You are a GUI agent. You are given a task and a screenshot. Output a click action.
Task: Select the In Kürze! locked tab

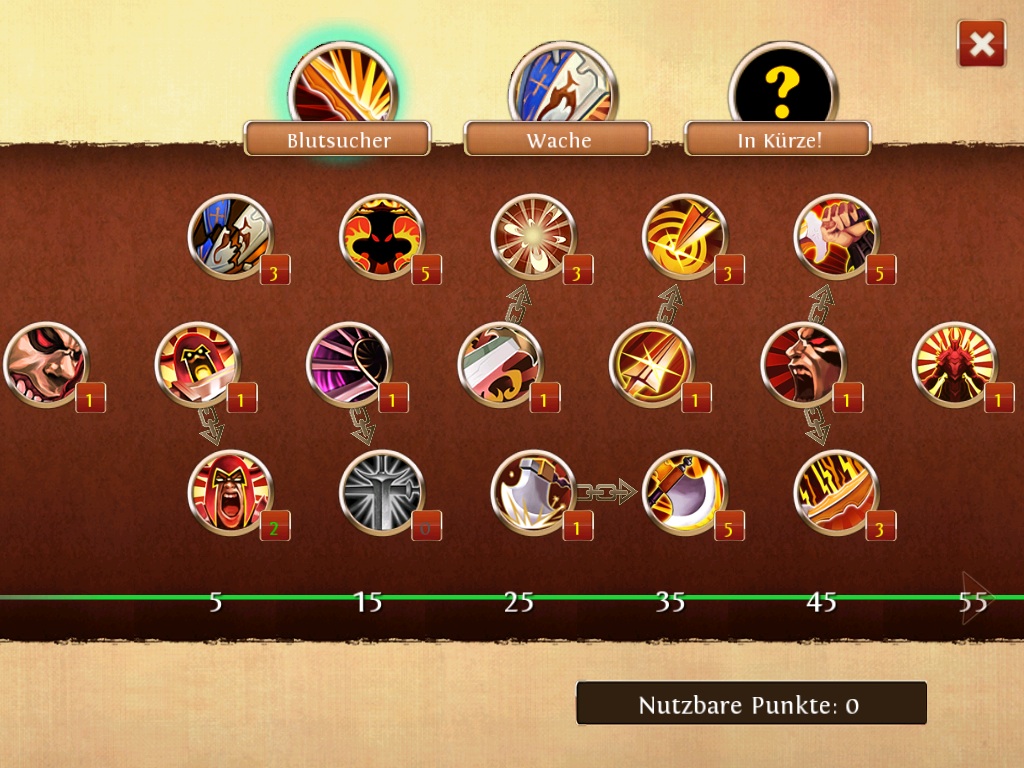tap(779, 139)
